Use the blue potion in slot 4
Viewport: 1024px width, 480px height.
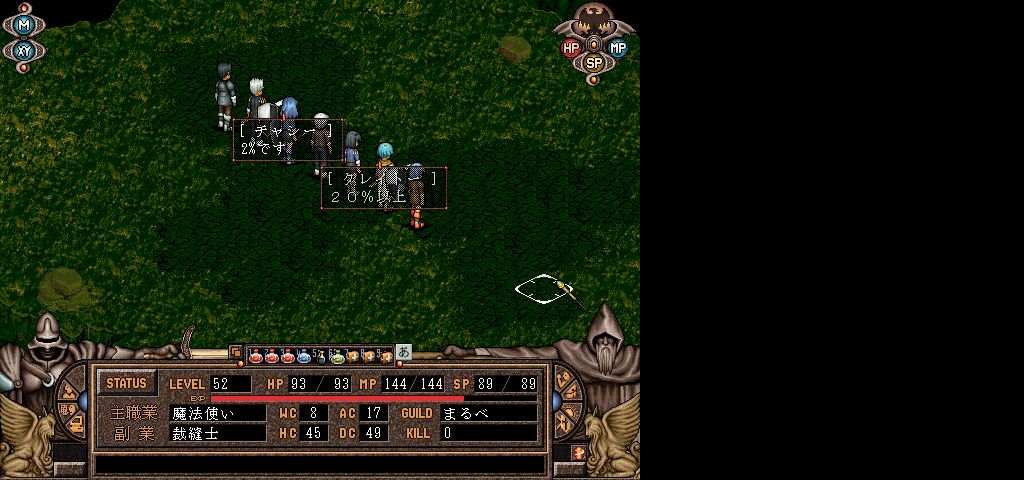[303, 354]
